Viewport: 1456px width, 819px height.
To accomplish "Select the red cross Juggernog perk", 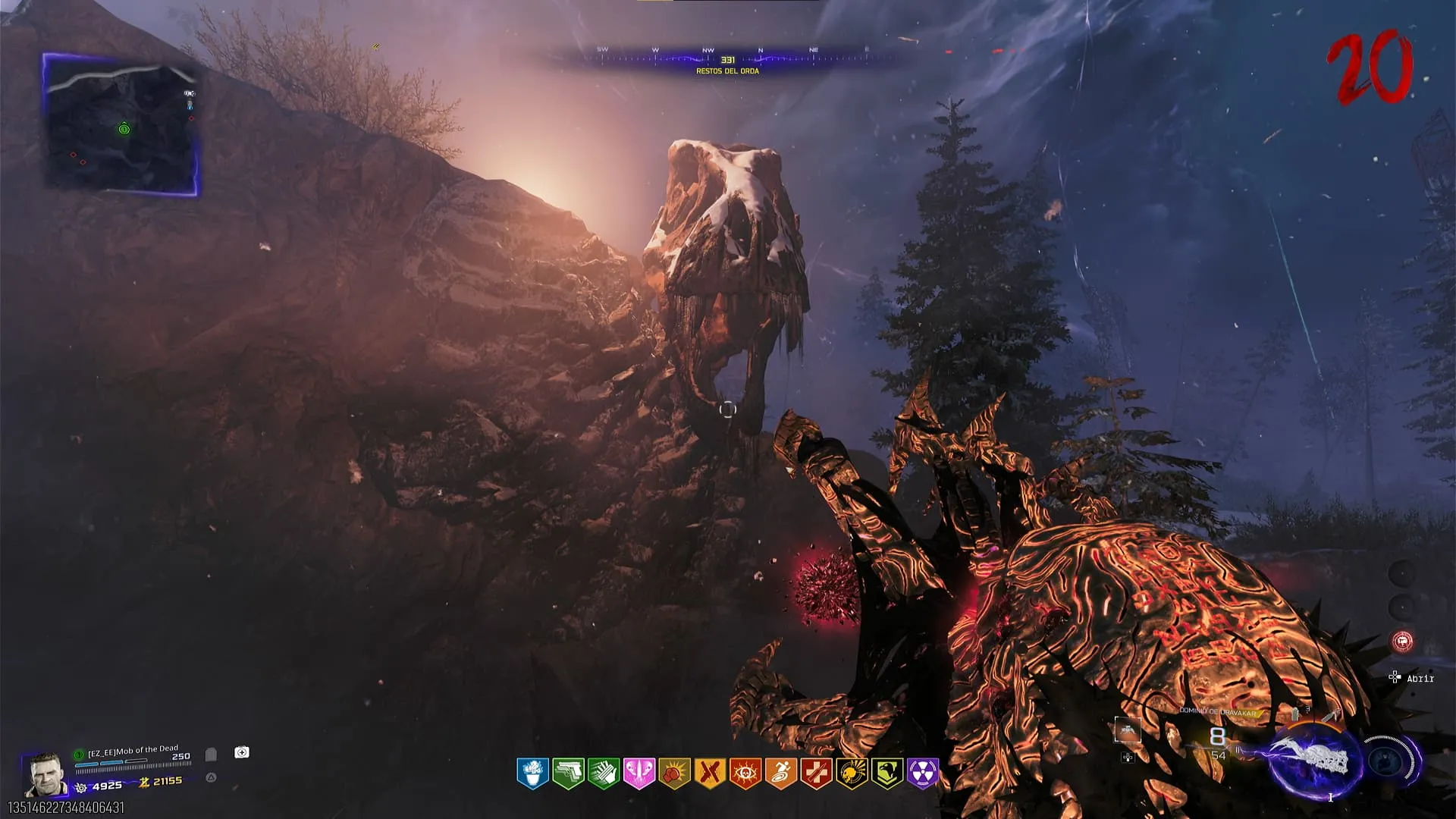I will pyautogui.click(x=816, y=773).
